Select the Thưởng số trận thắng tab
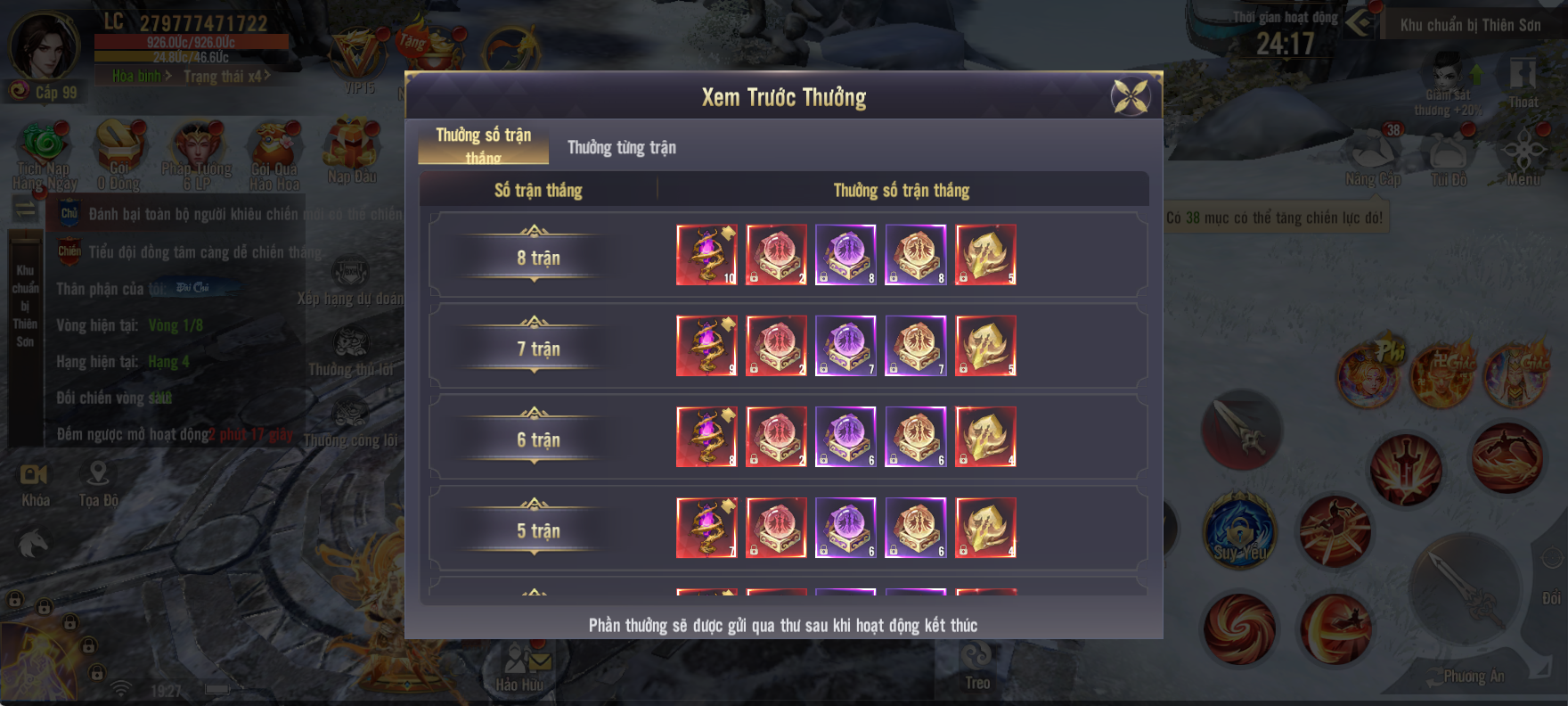The width and height of the screenshot is (1568, 706). 483,144
